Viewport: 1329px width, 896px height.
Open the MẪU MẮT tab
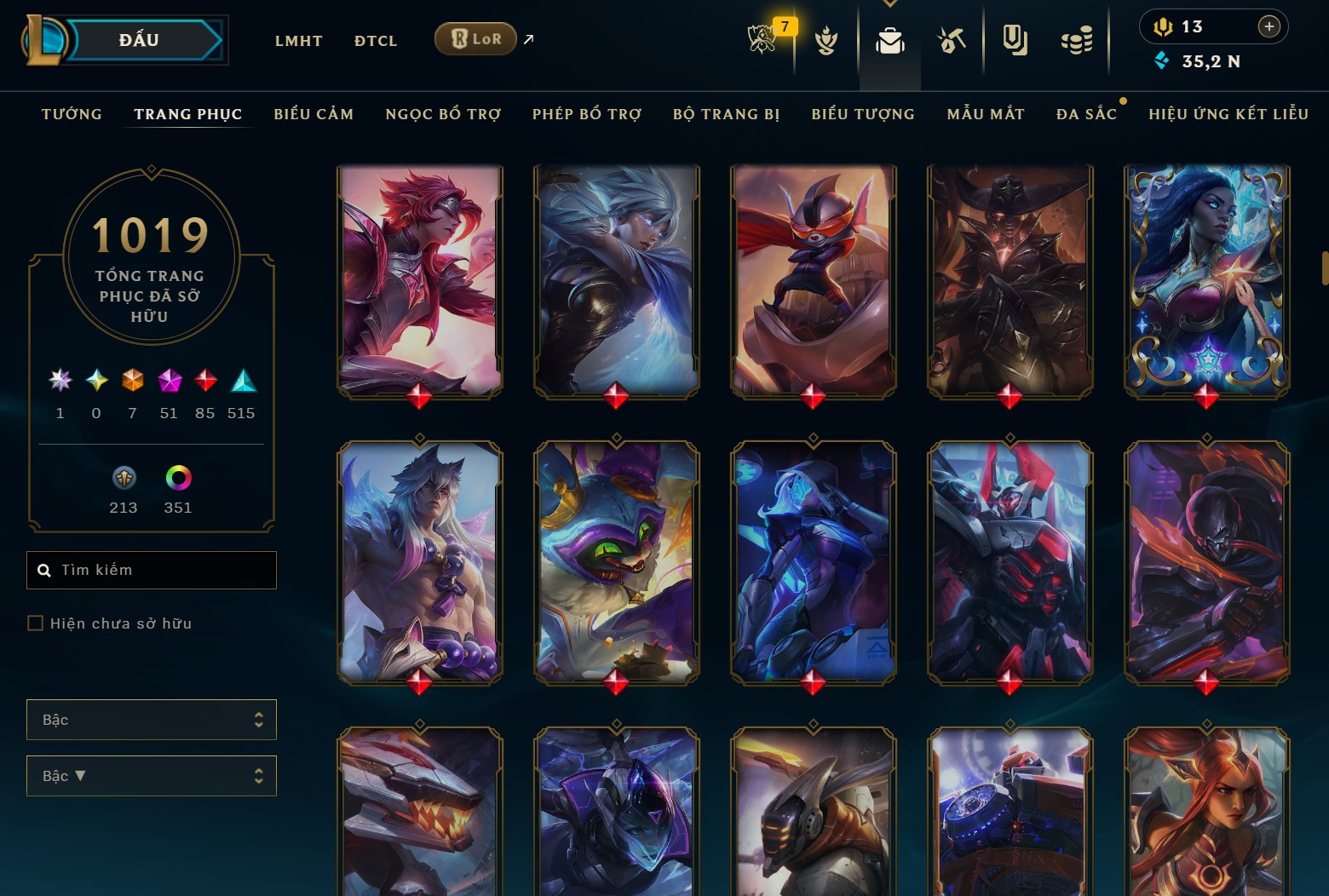[986, 114]
